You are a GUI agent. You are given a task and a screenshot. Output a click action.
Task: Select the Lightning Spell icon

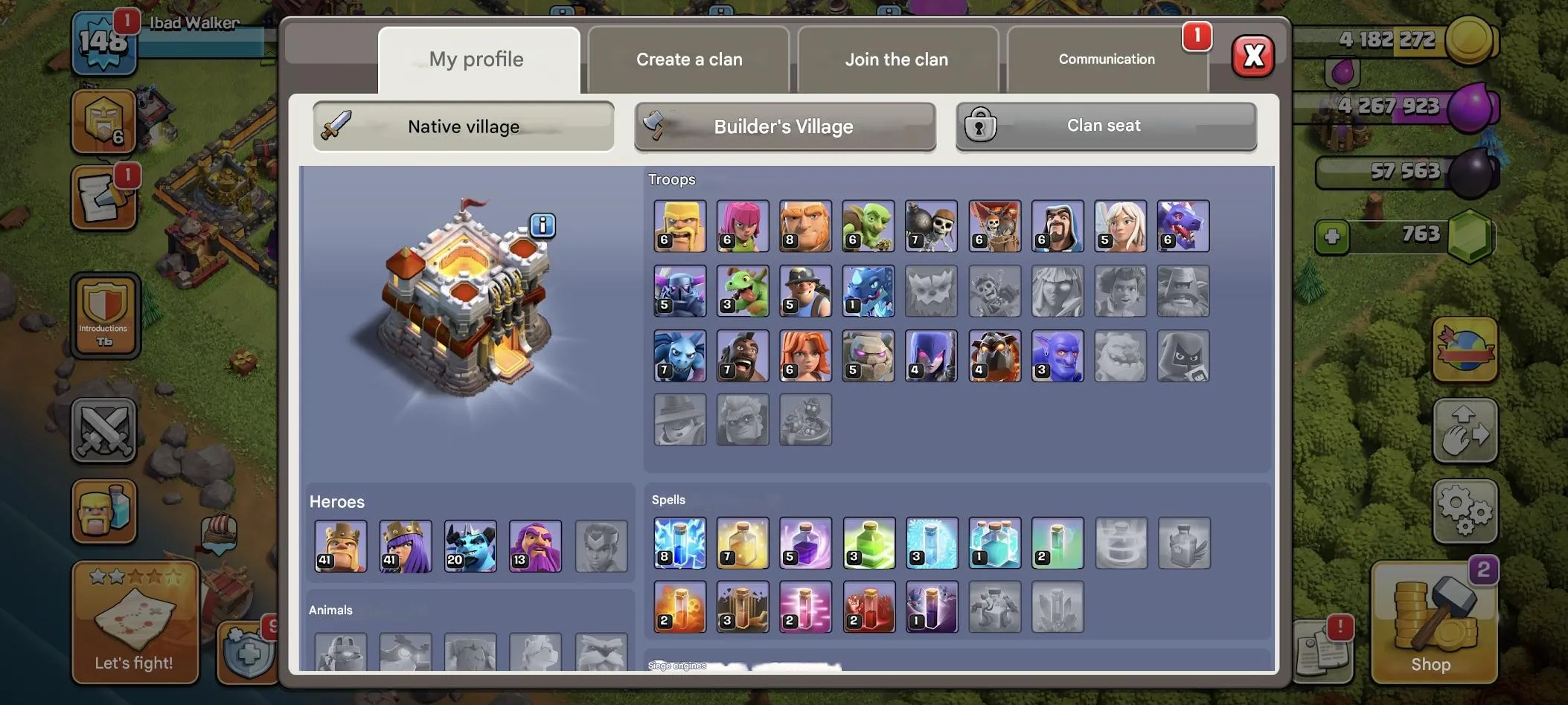(x=679, y=543)
